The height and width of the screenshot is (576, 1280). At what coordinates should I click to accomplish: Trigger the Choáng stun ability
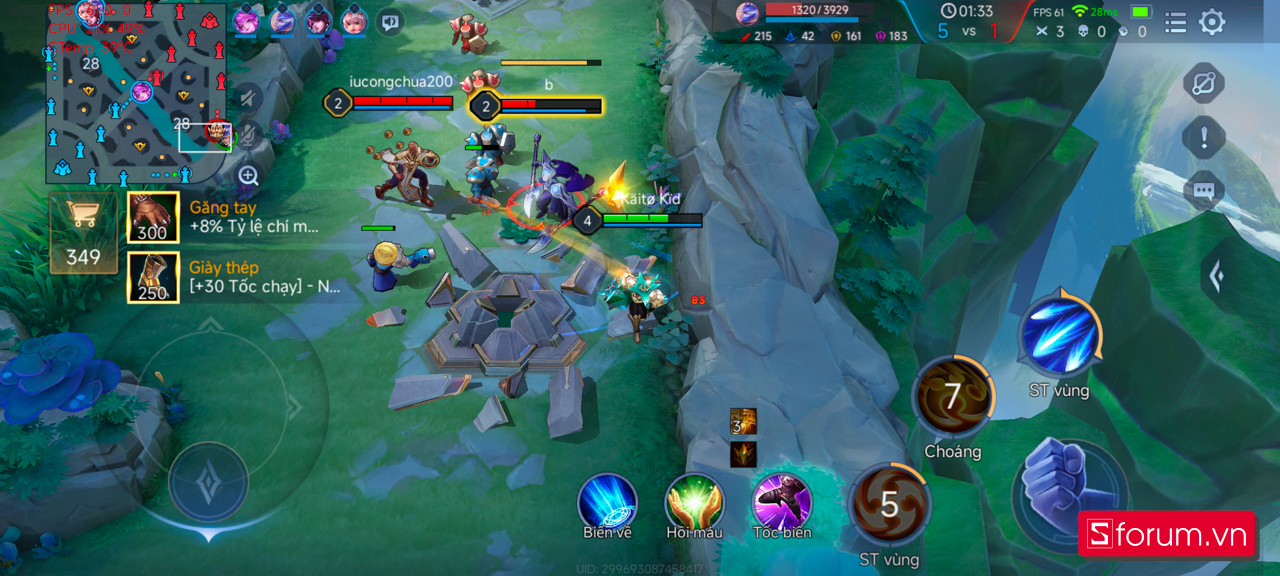pyautogui.click(x=953, y=397)
